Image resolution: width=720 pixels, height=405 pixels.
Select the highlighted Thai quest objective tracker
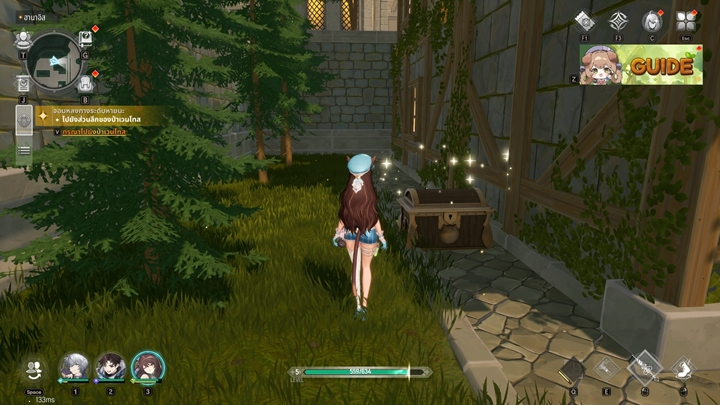pos(95,116)
